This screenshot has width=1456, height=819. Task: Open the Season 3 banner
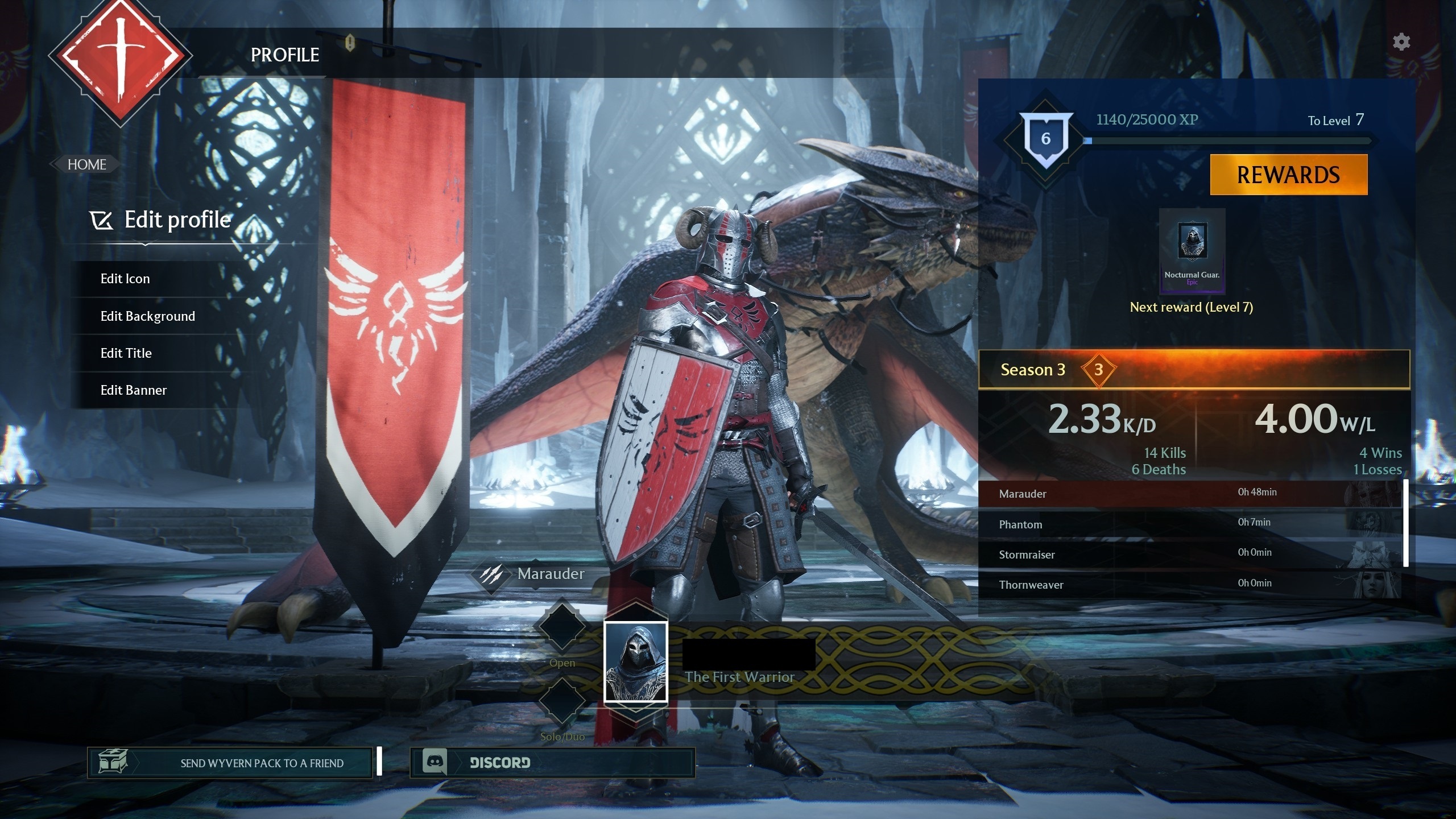tap(1193, 370)
